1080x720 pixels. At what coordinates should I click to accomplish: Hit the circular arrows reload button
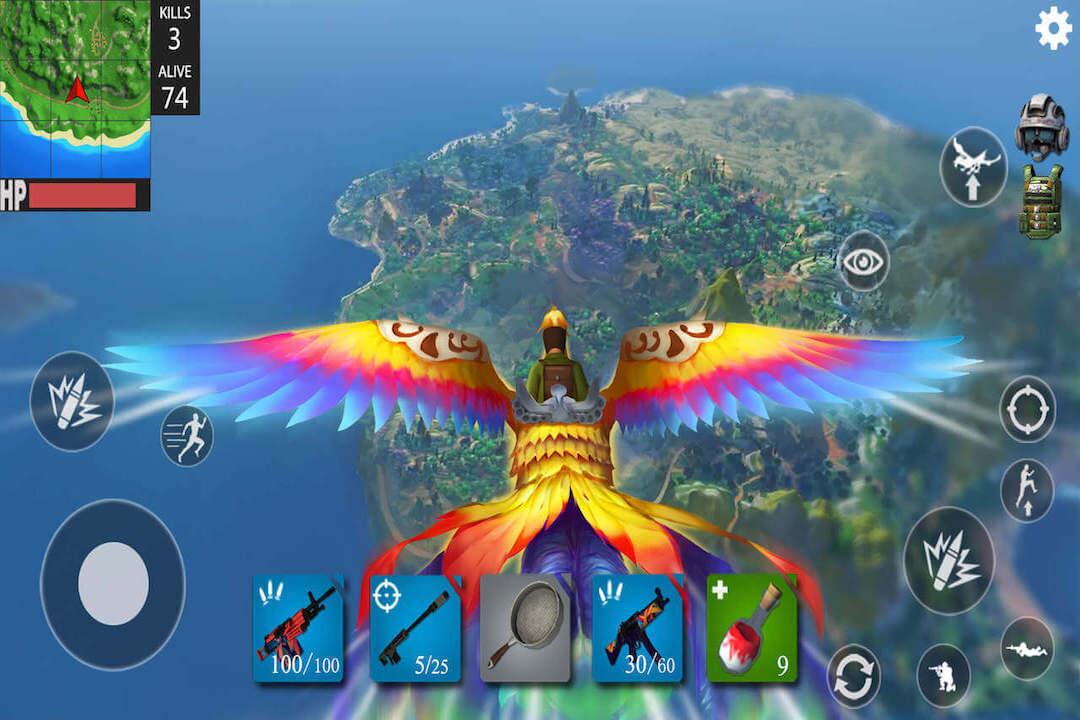click(854, 675)
